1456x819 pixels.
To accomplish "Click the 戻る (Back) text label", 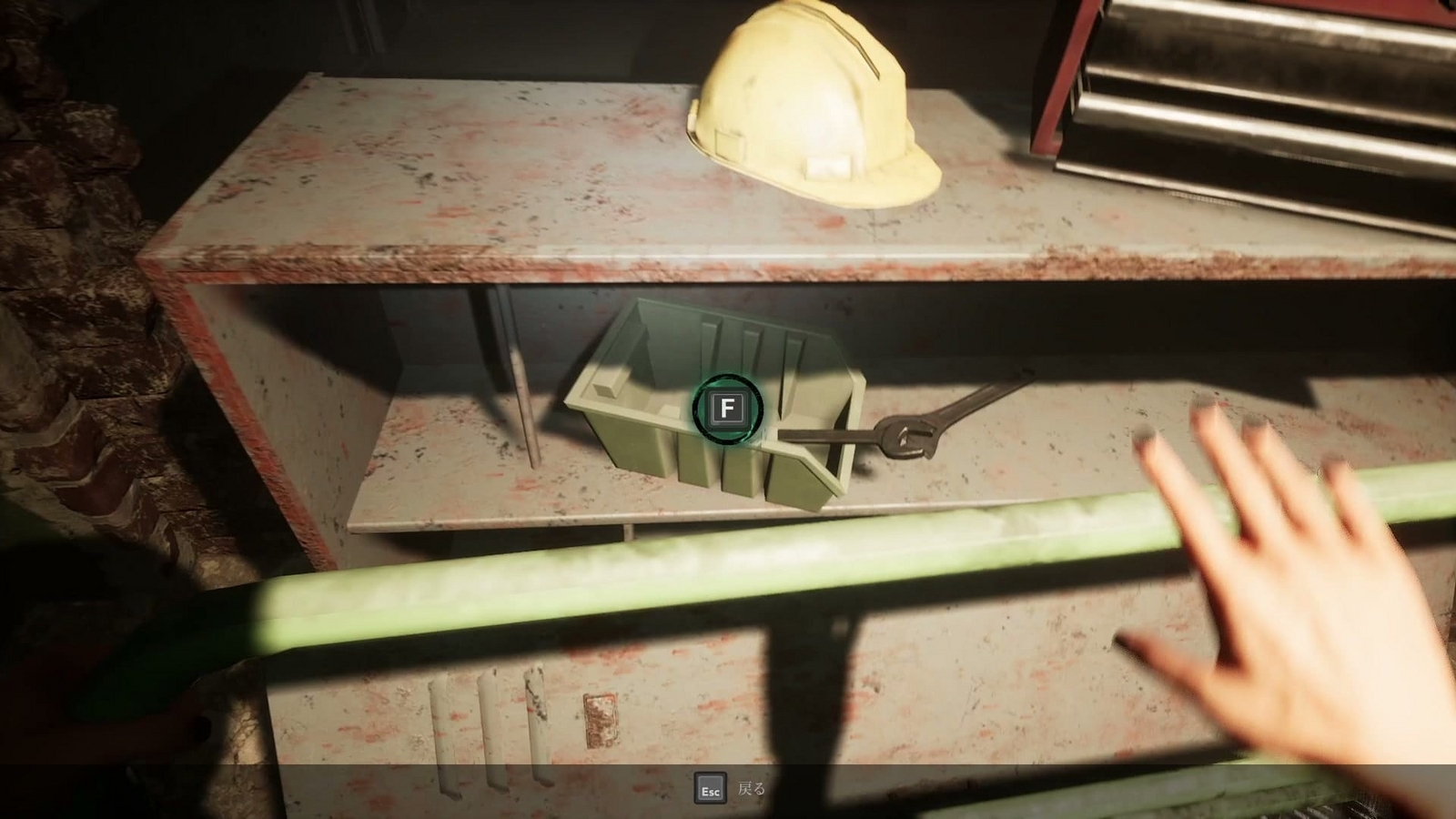I will point(752,788).
